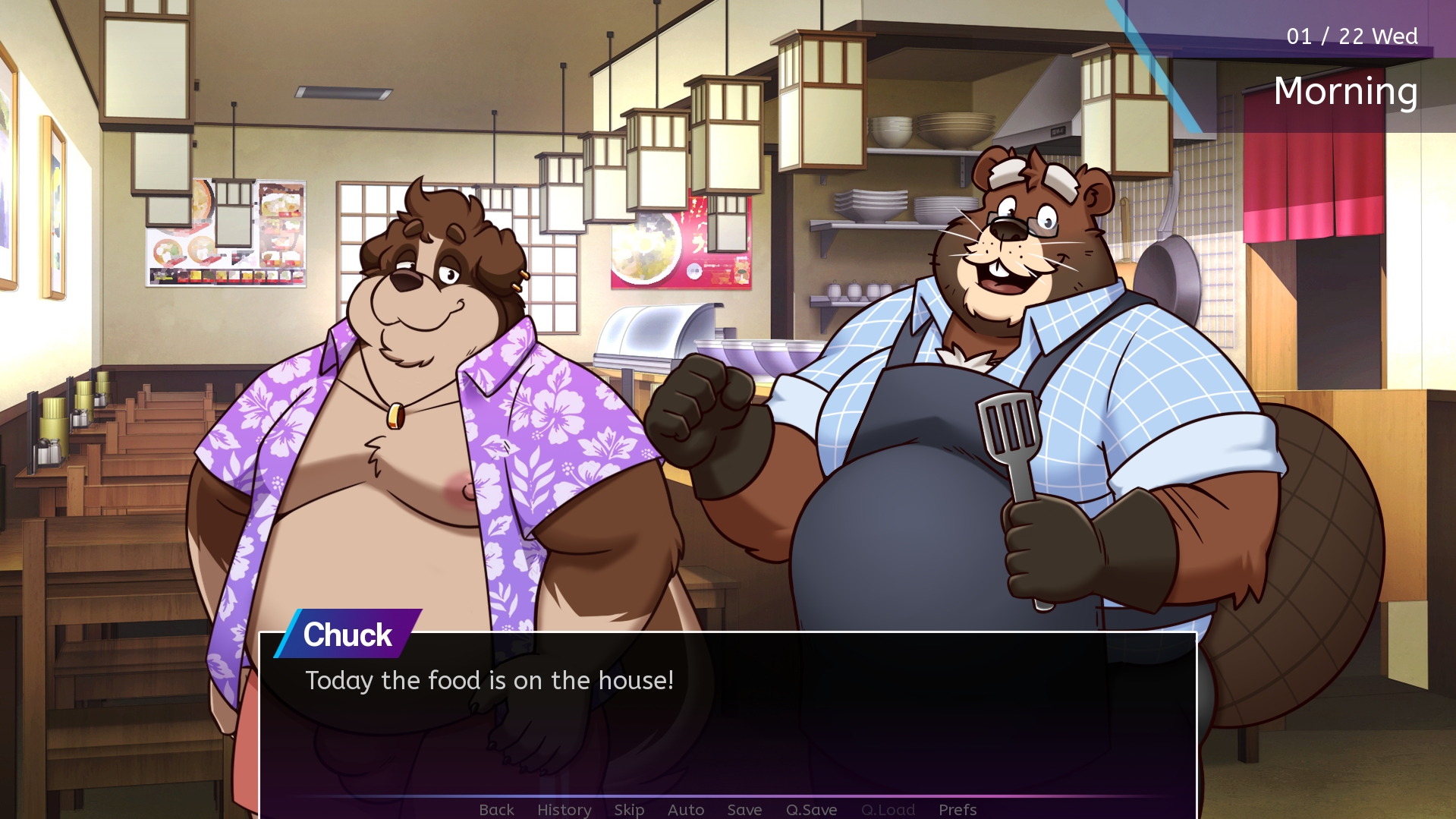Go back one line with Back
This screenshot has width=1456, height=819.
click(496, 809)
